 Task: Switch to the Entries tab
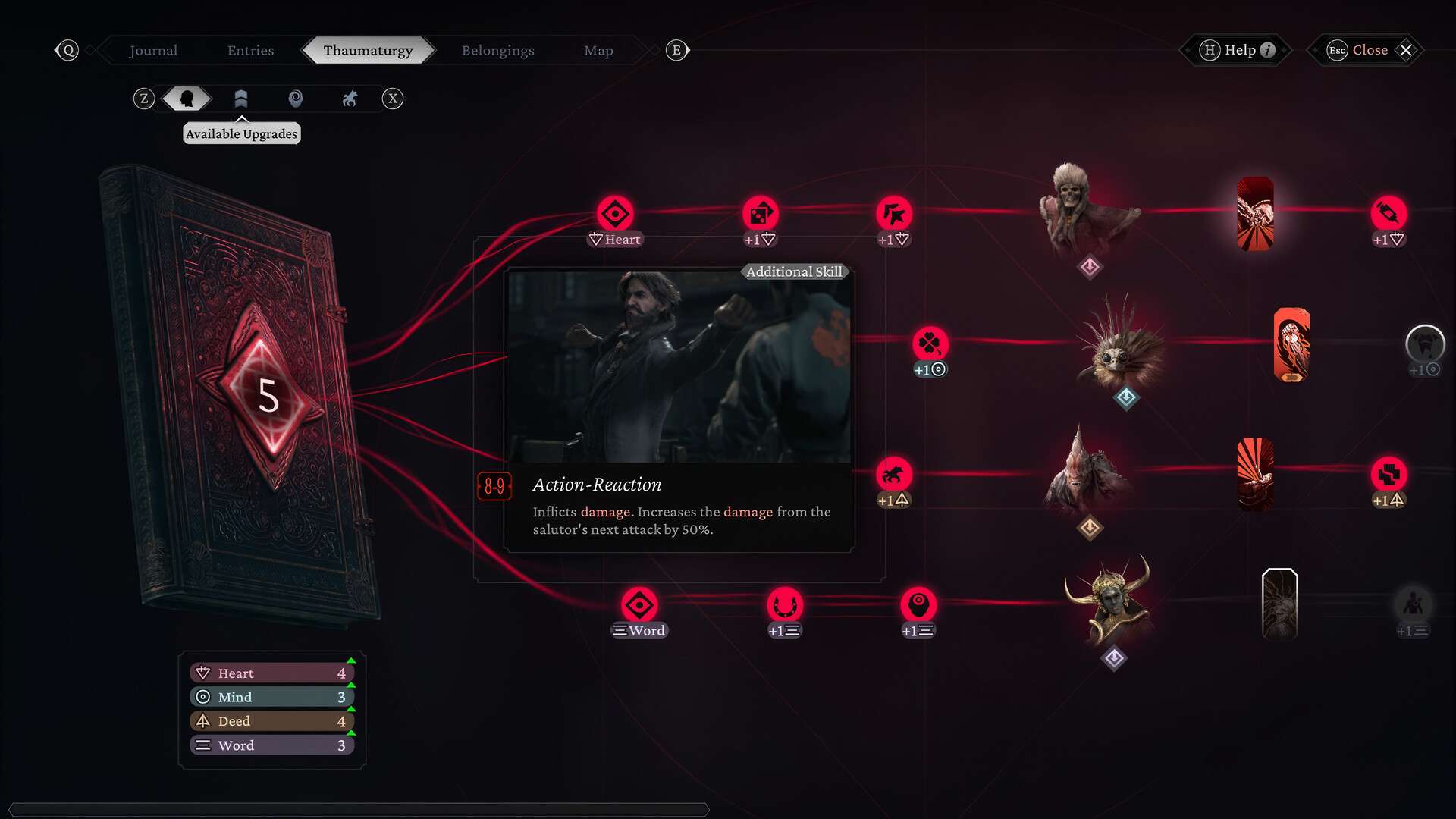250,50
